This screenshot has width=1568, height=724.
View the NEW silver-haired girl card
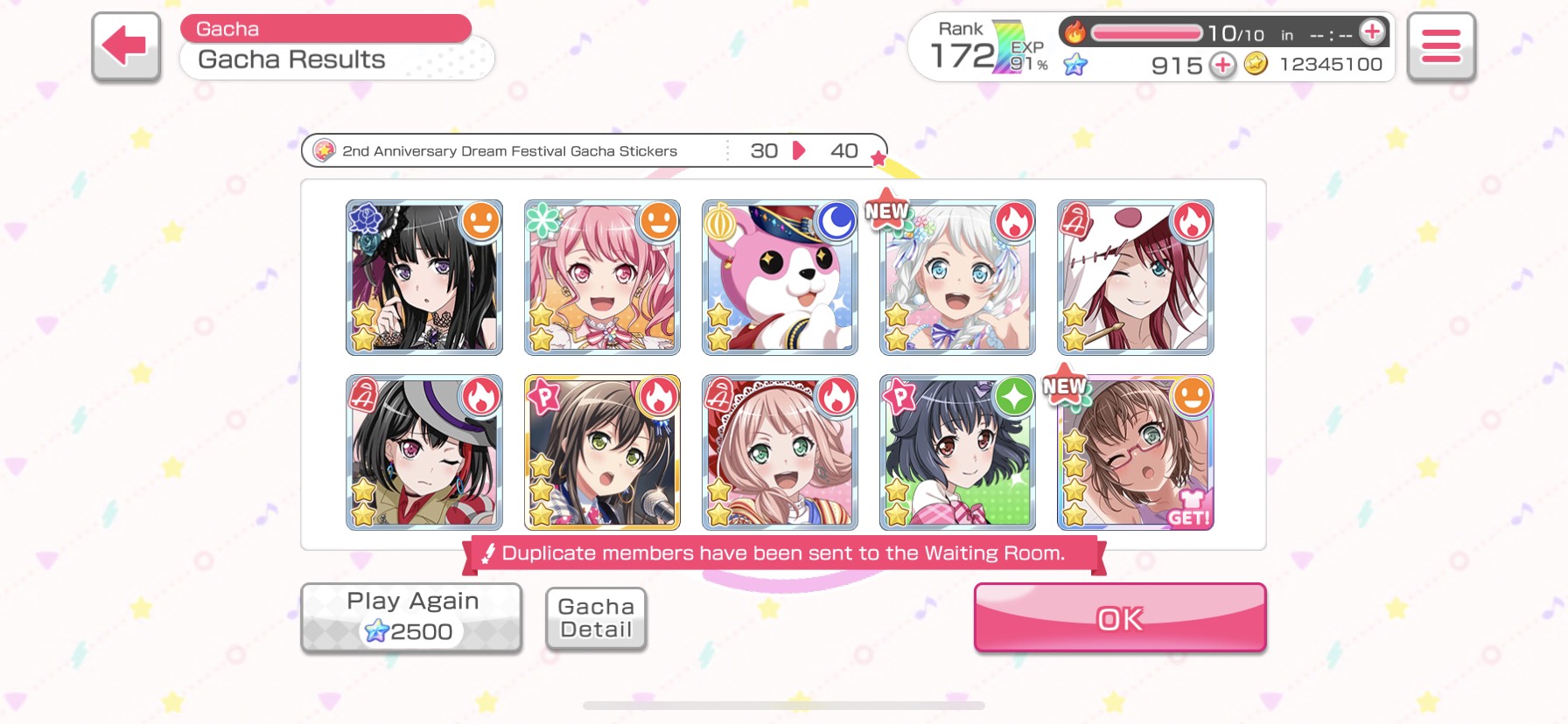957,277
